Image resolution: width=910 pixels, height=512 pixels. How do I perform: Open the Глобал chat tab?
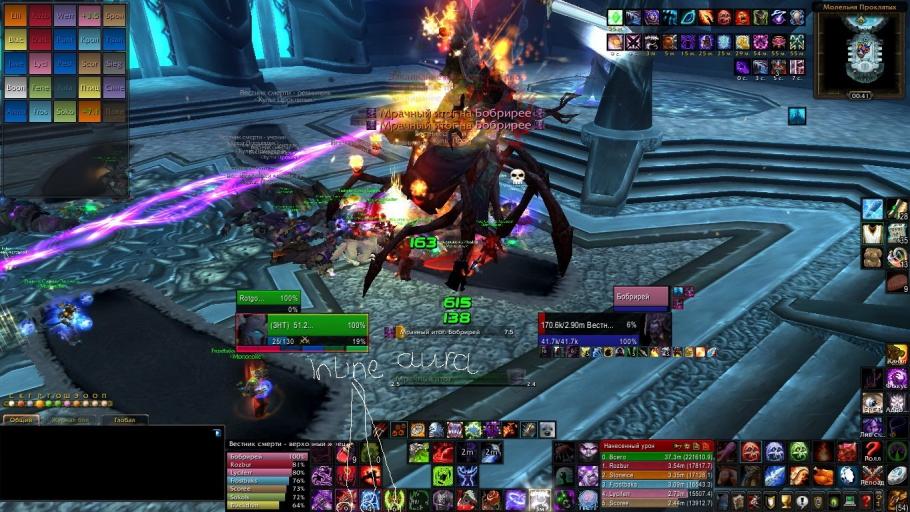[x=124, y=420]
